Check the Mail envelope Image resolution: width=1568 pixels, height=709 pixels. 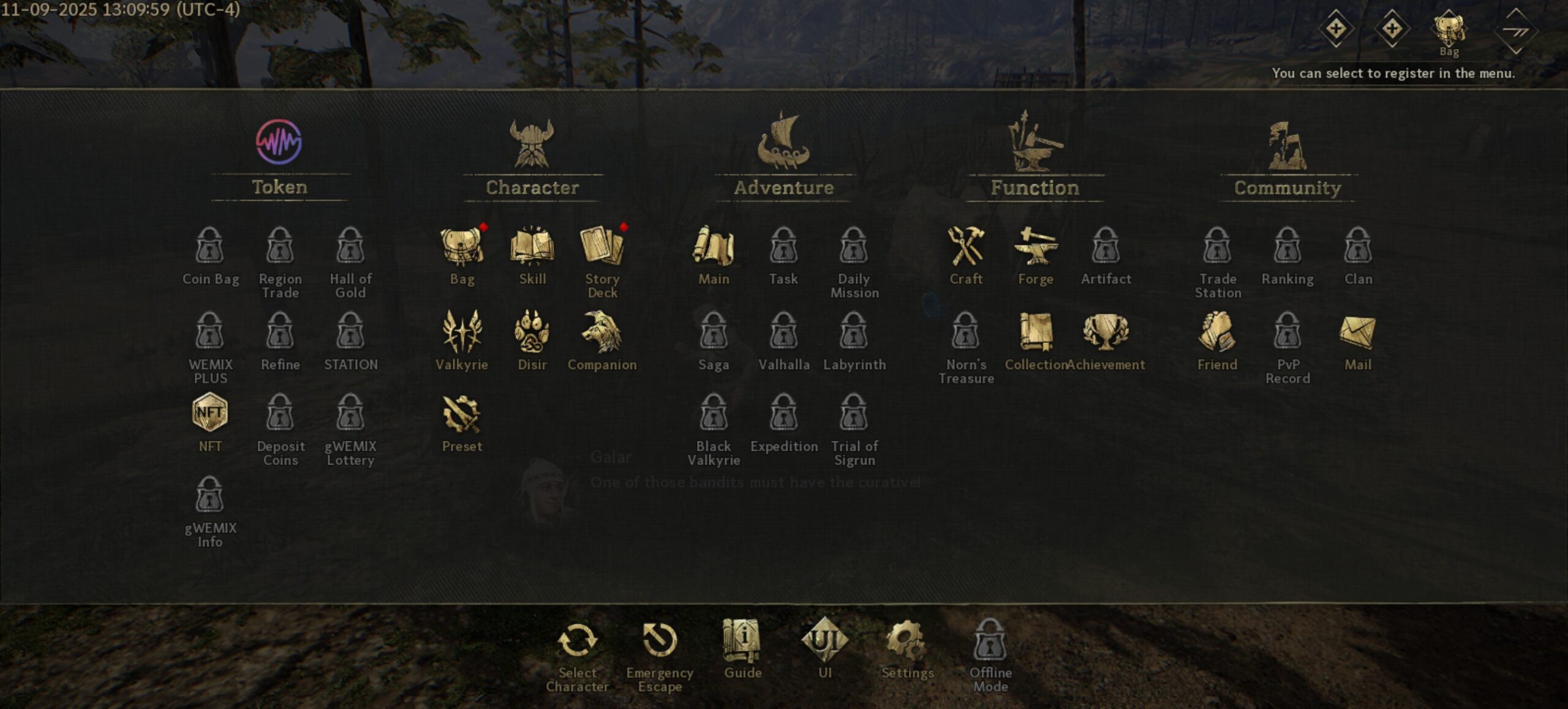point(1357,333)
